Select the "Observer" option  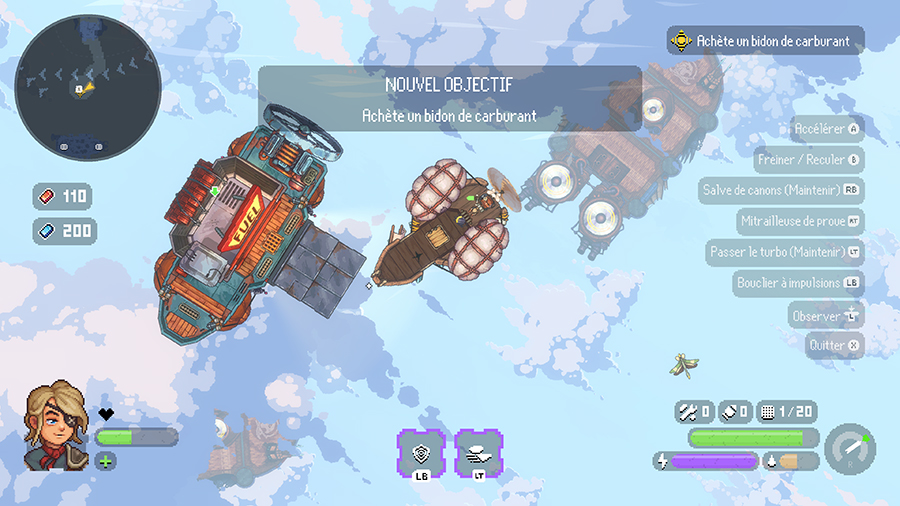pyautogui.click(x=826, y=316)
